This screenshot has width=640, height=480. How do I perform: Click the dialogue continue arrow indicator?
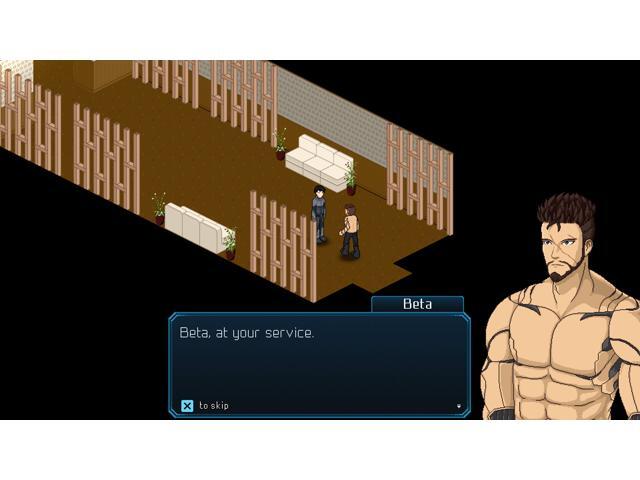click(459, 406)
